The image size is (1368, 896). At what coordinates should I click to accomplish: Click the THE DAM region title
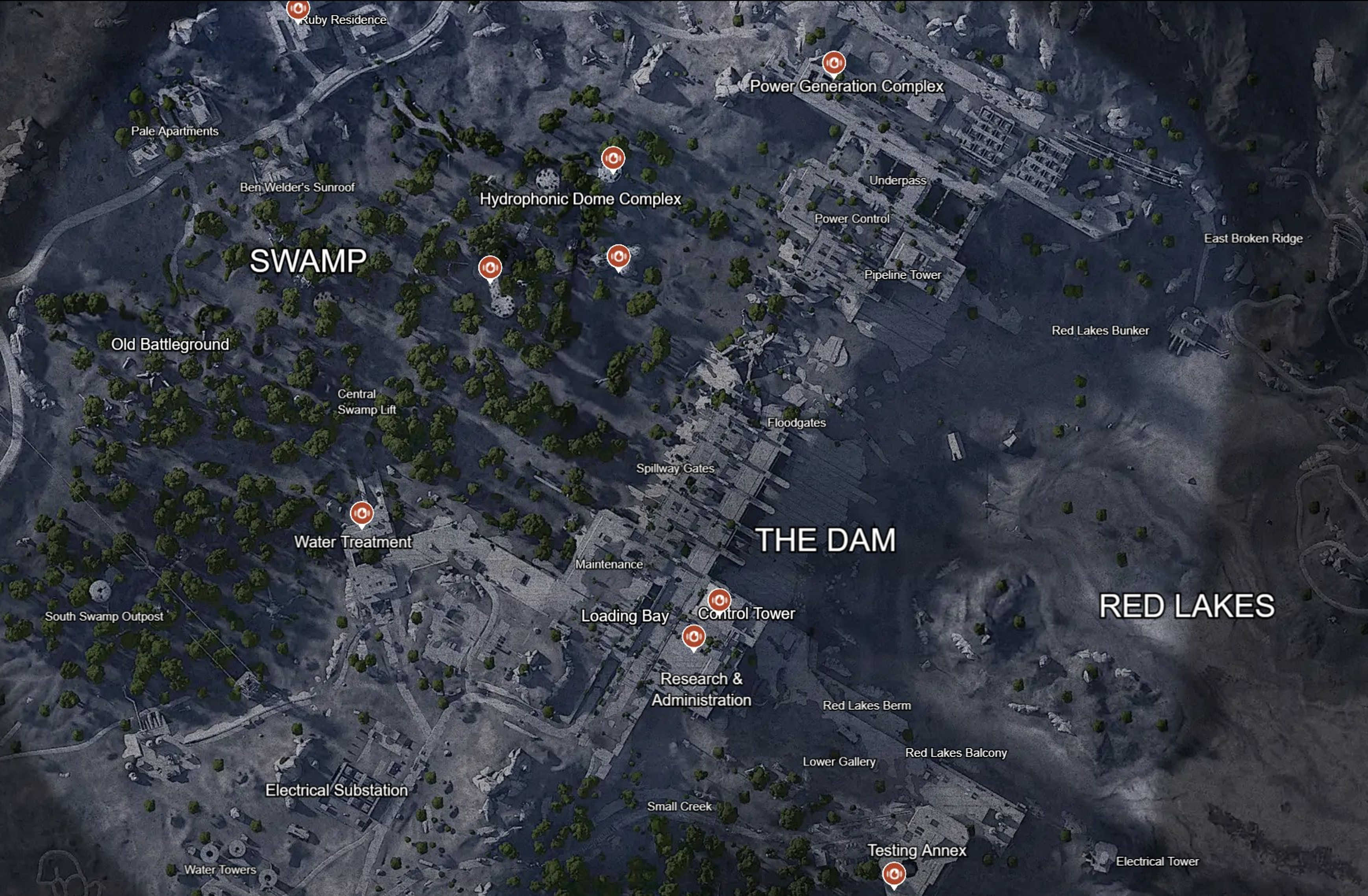(x=826, y=539)
